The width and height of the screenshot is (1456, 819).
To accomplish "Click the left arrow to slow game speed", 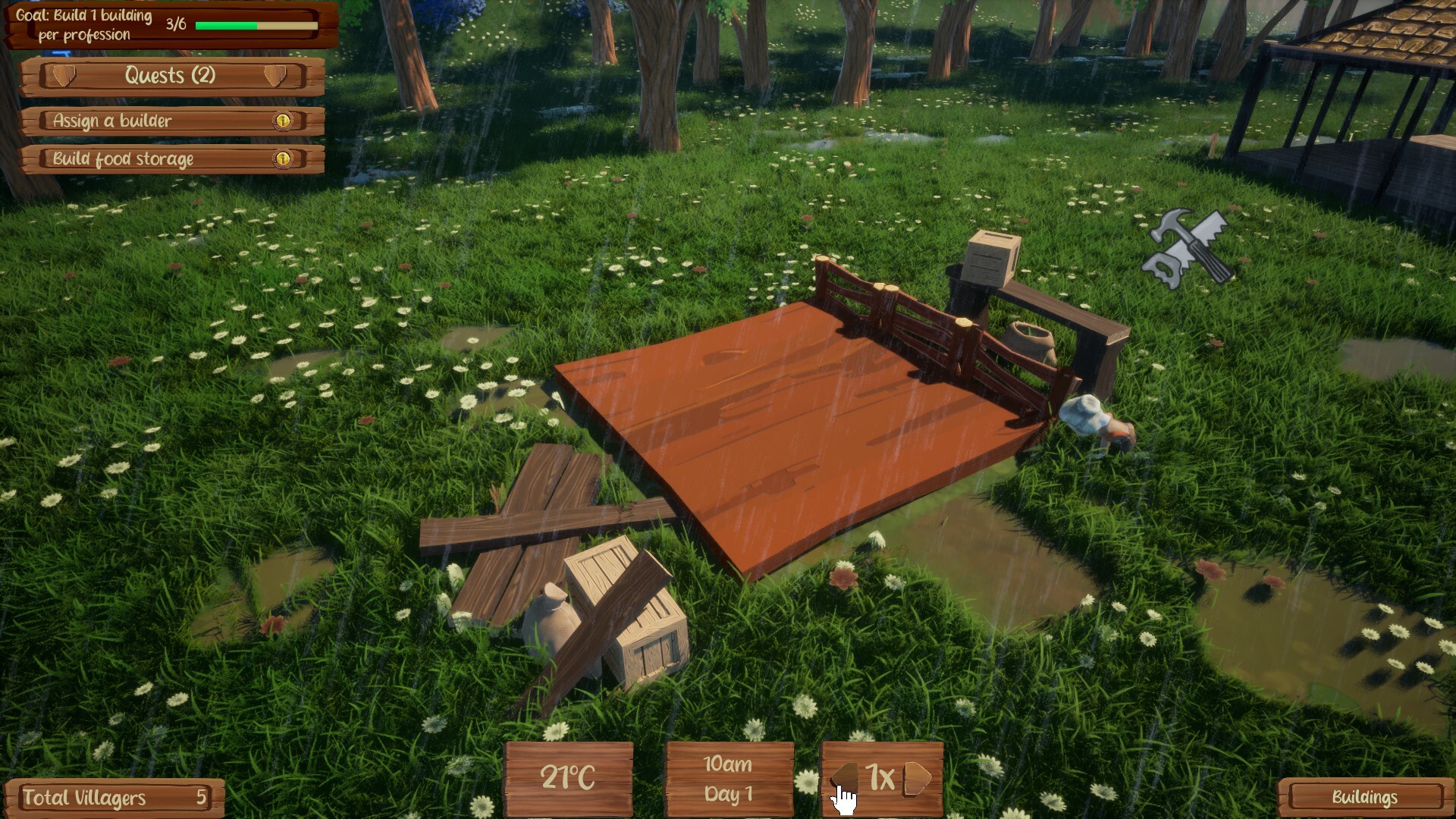I will [845, 777].
